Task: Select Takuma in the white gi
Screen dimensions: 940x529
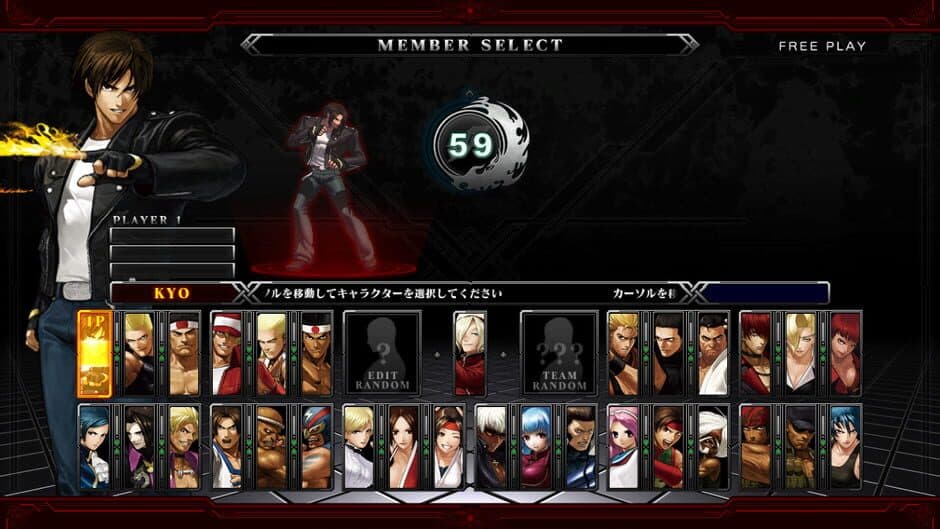Action: tap(712, 353)
